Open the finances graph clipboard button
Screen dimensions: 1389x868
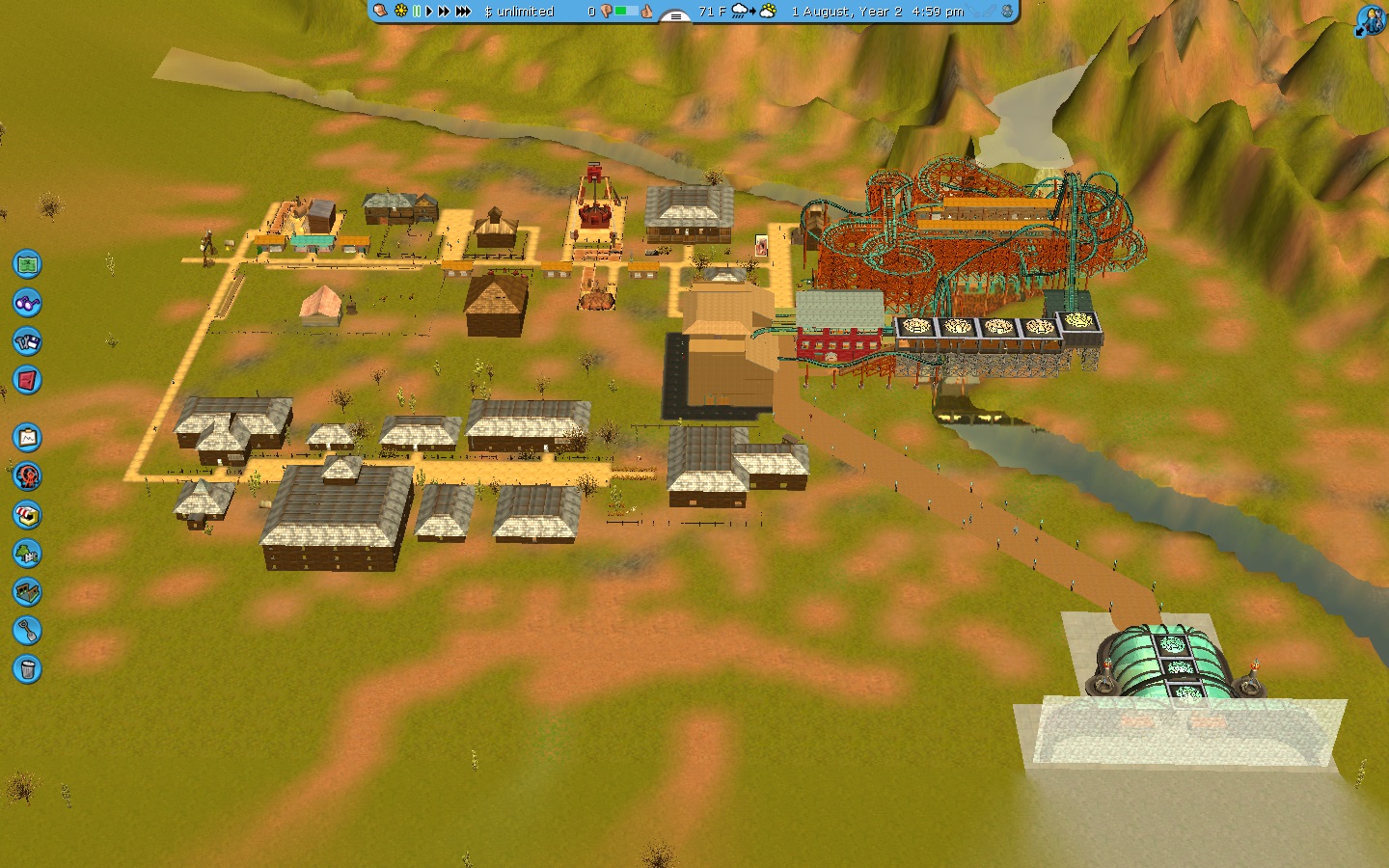point(27,438)
